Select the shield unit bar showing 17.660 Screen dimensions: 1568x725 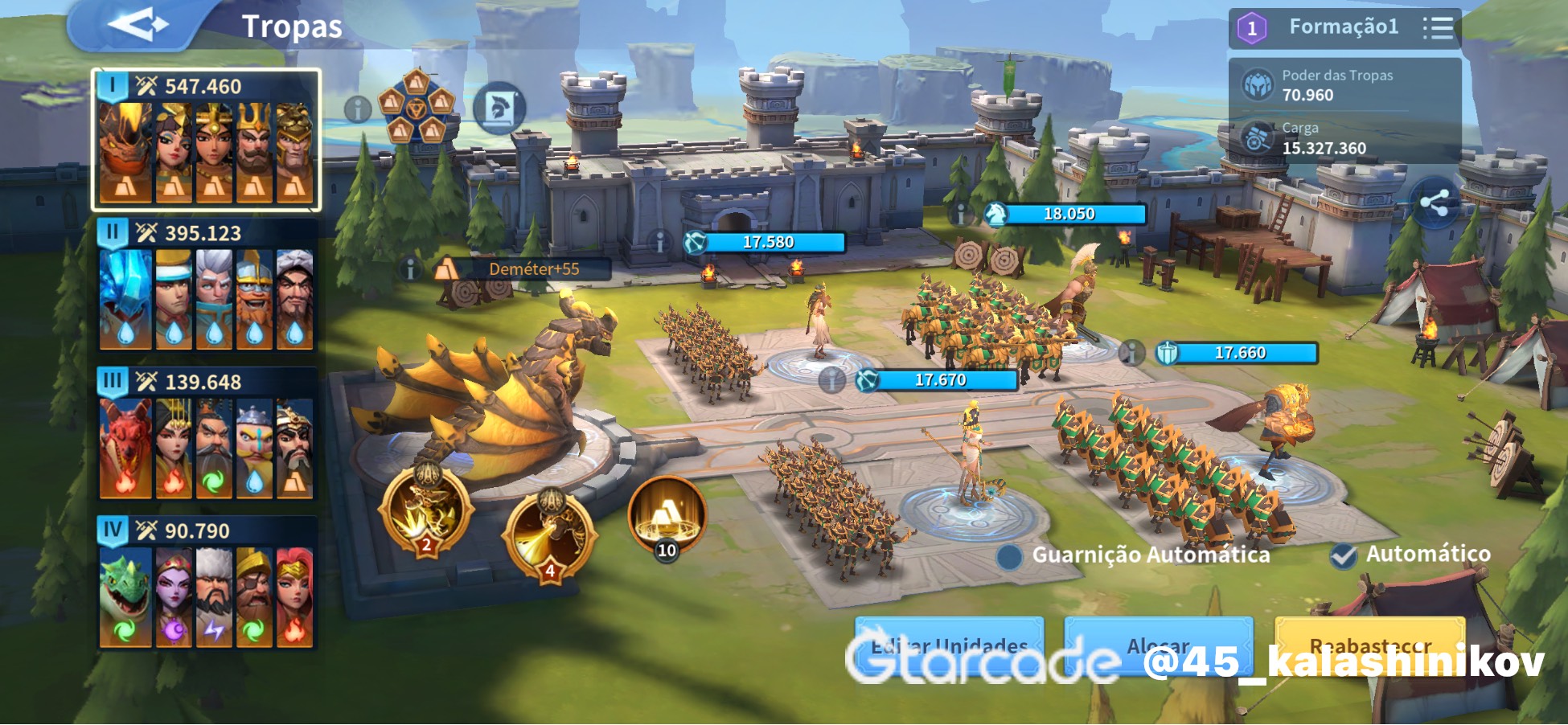1237,353
